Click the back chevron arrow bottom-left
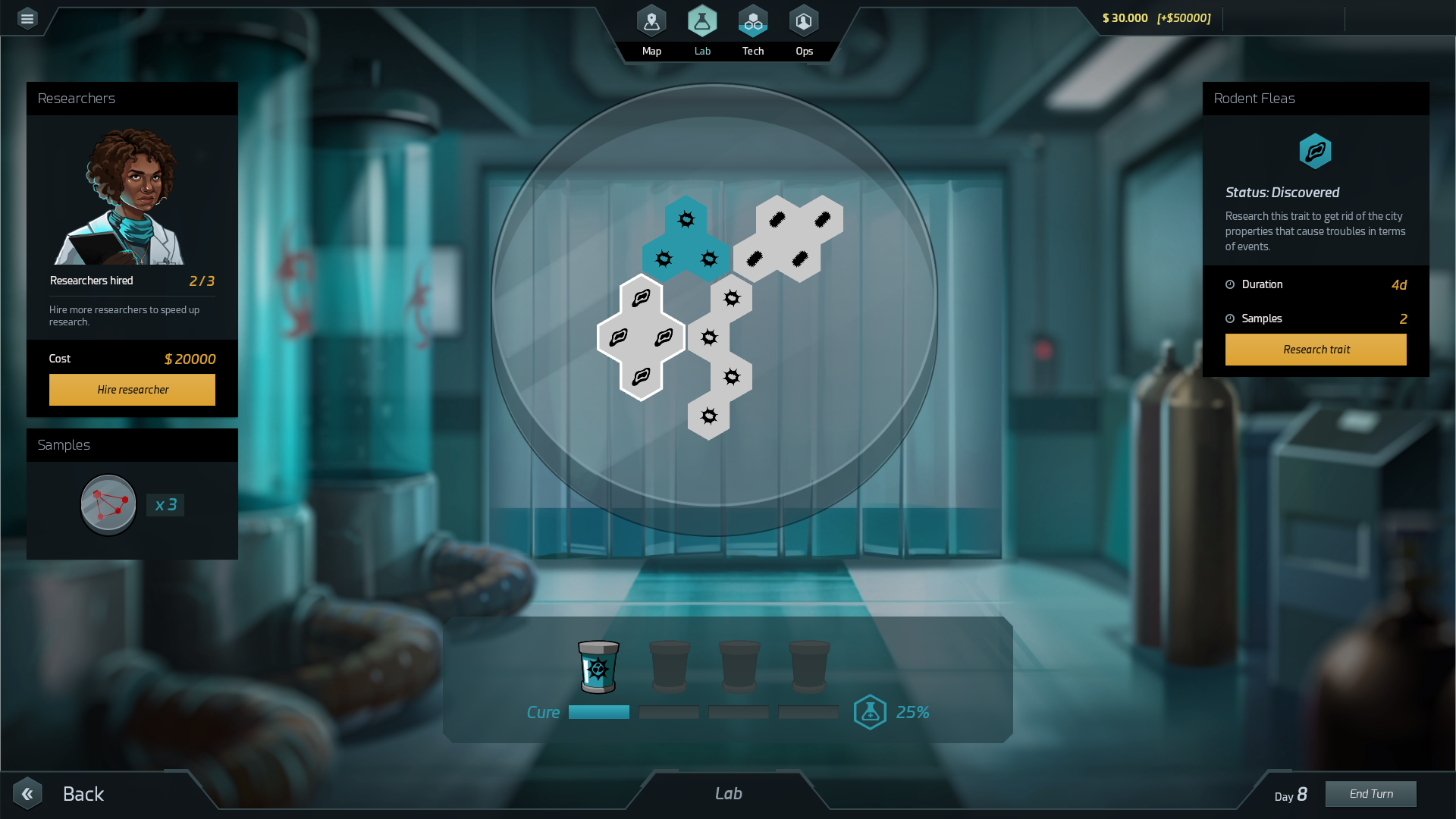This screenshot has width=1456, height=819. tap(28, 793)
